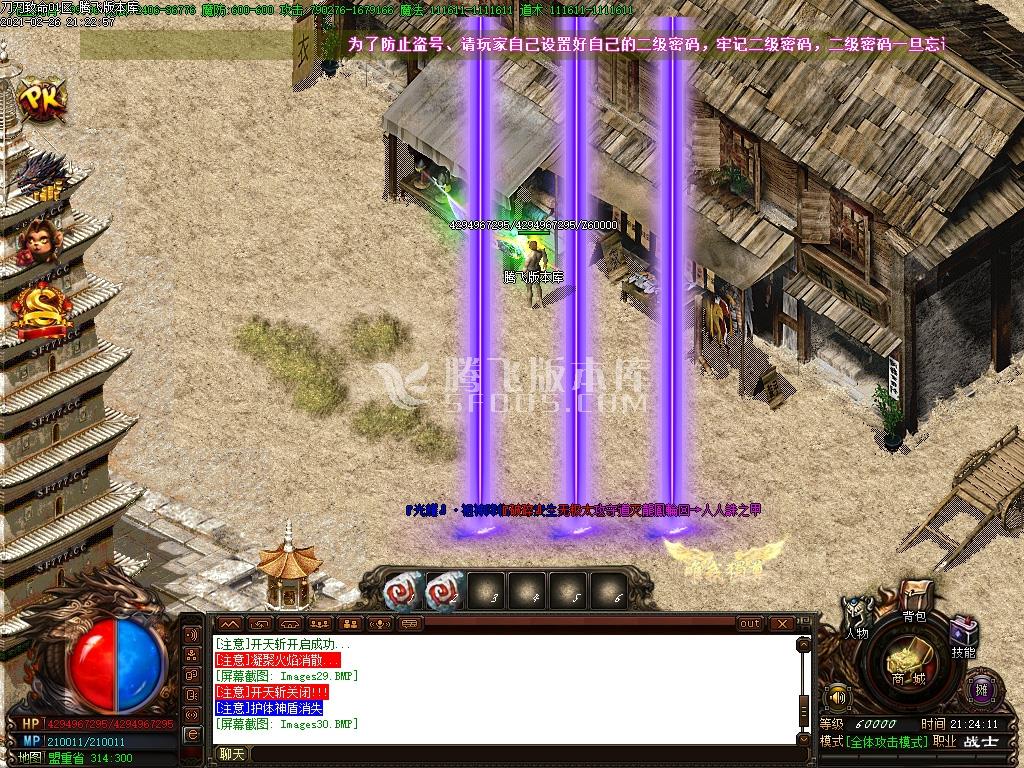Open the PK icon on the left

coord(39,99)
